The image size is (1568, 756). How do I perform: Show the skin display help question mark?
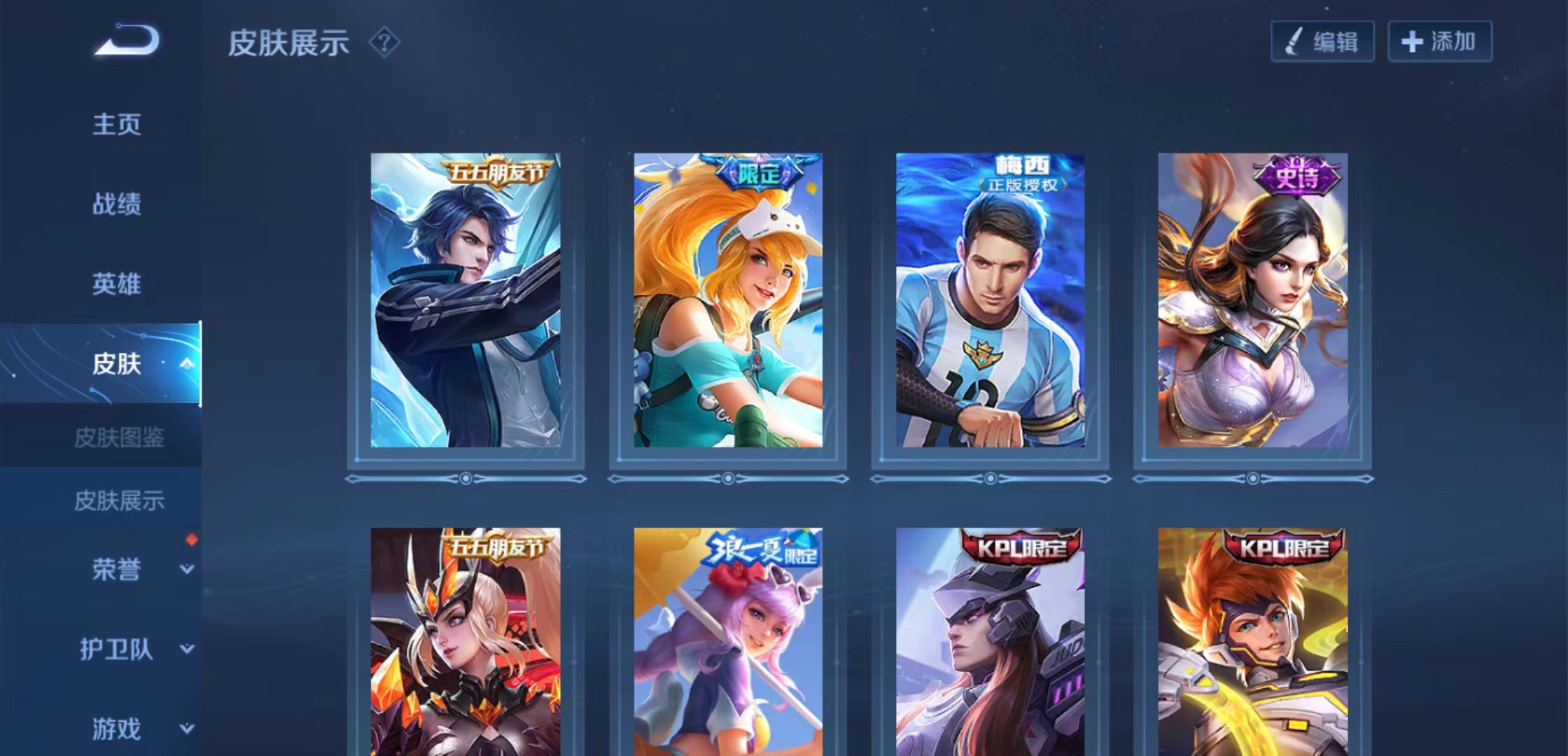click(384, 43)
